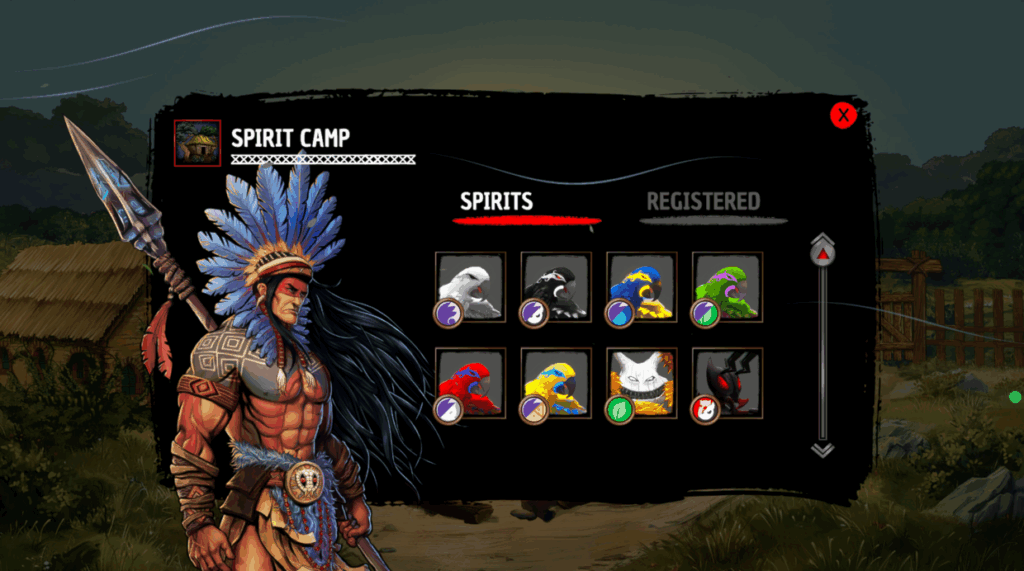
Task: Pick the blue and yellow bird spirit
Action: [x=642, y=286]
